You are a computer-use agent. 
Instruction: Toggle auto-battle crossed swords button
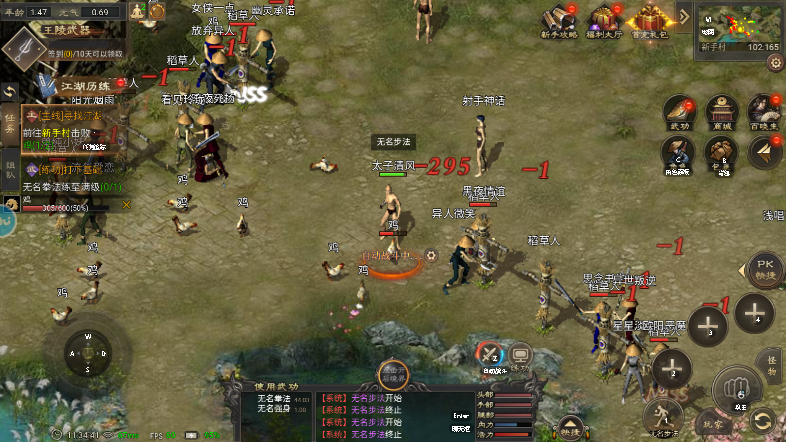(x=489, y=355)
